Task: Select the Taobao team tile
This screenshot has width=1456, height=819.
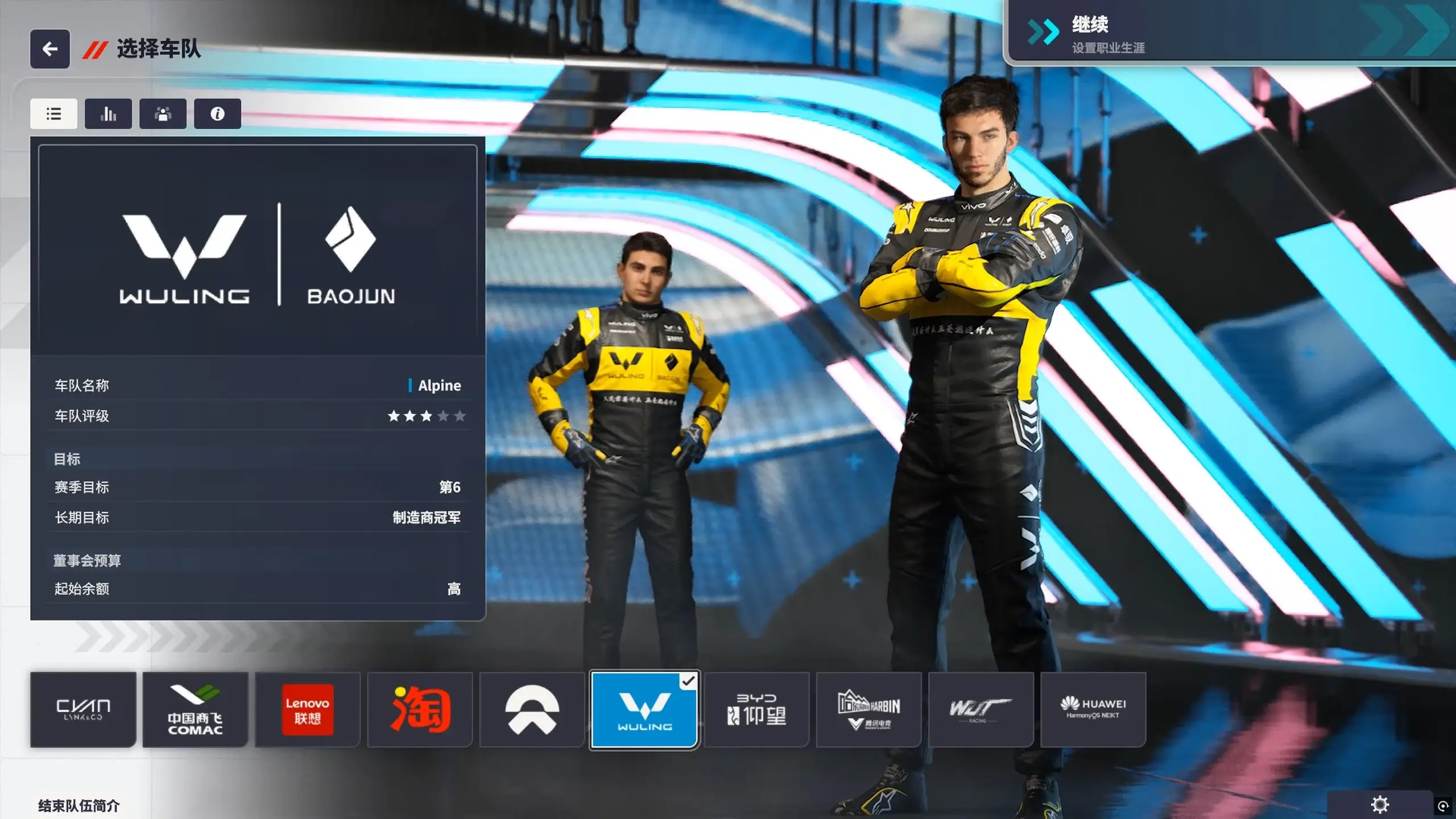Action: 420,709
